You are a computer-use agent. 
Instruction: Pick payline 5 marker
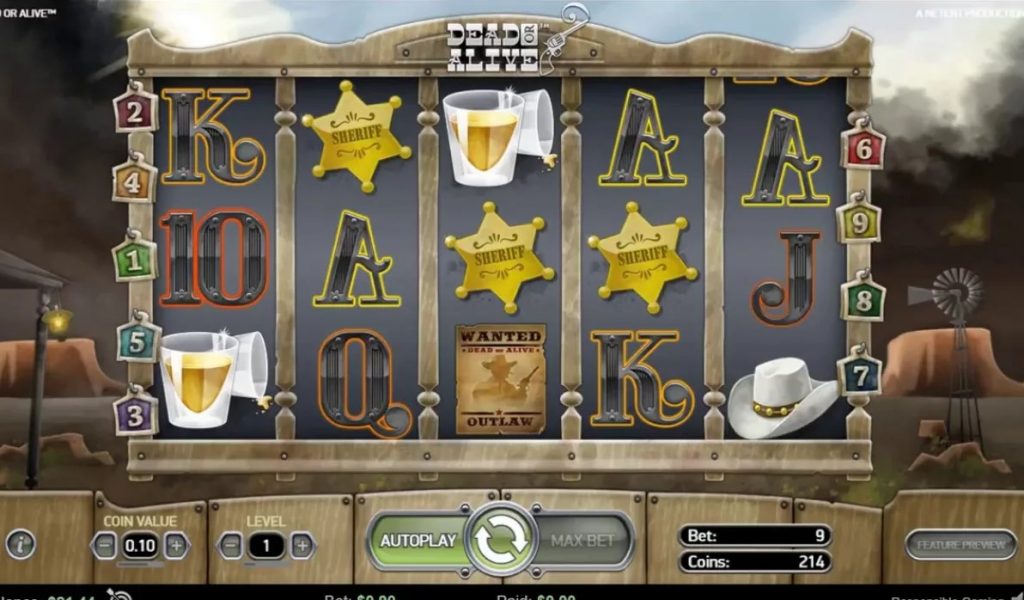pos(138,342)
